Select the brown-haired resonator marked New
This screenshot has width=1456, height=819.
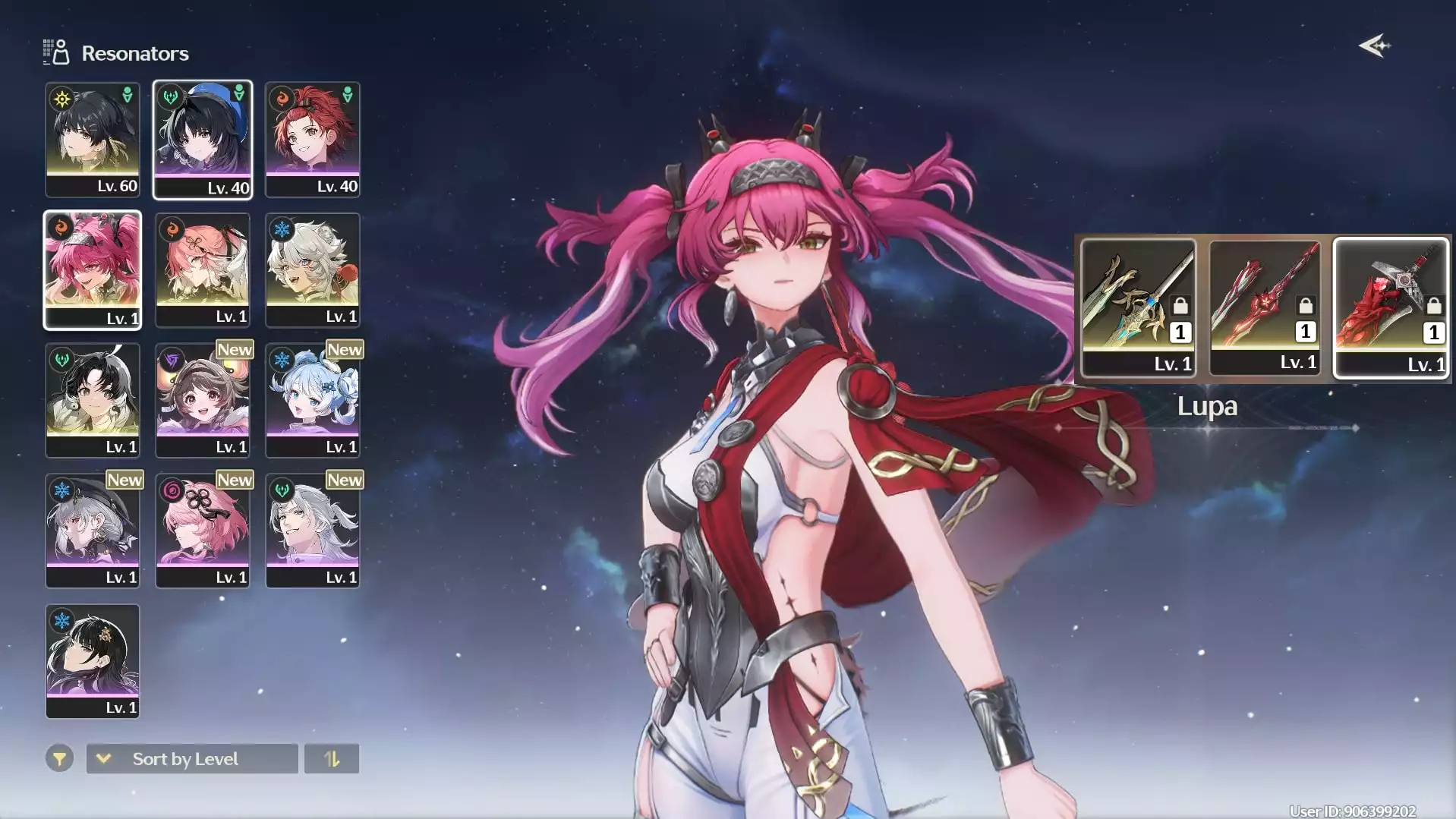[x=203, y=401]
